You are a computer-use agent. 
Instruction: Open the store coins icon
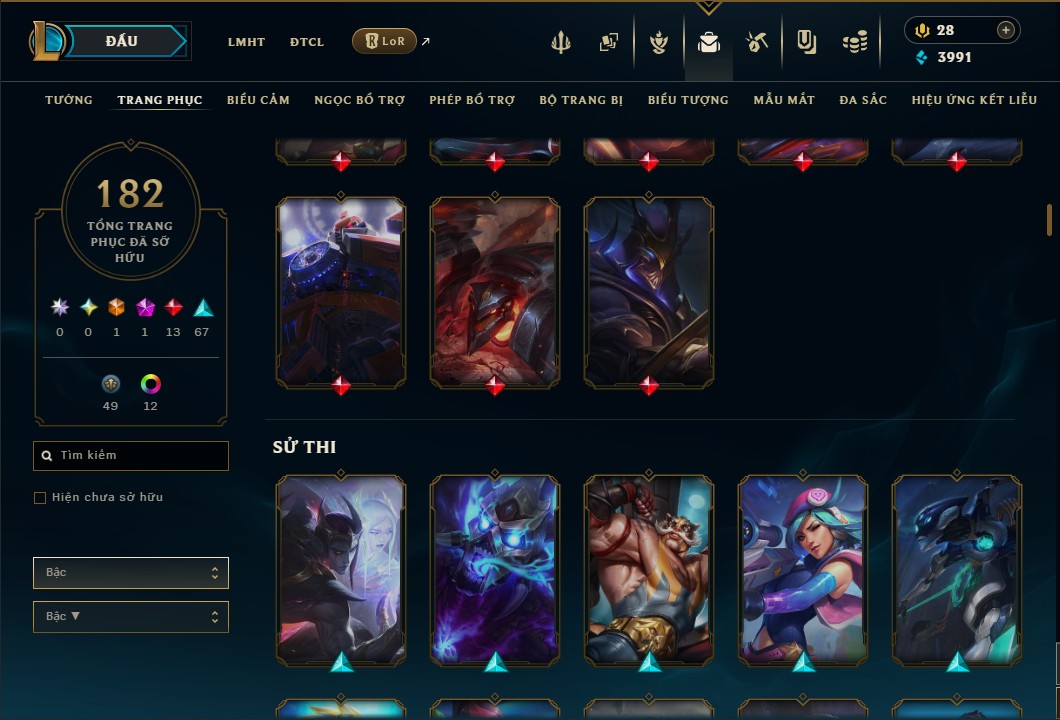click(x=854, y=42)
